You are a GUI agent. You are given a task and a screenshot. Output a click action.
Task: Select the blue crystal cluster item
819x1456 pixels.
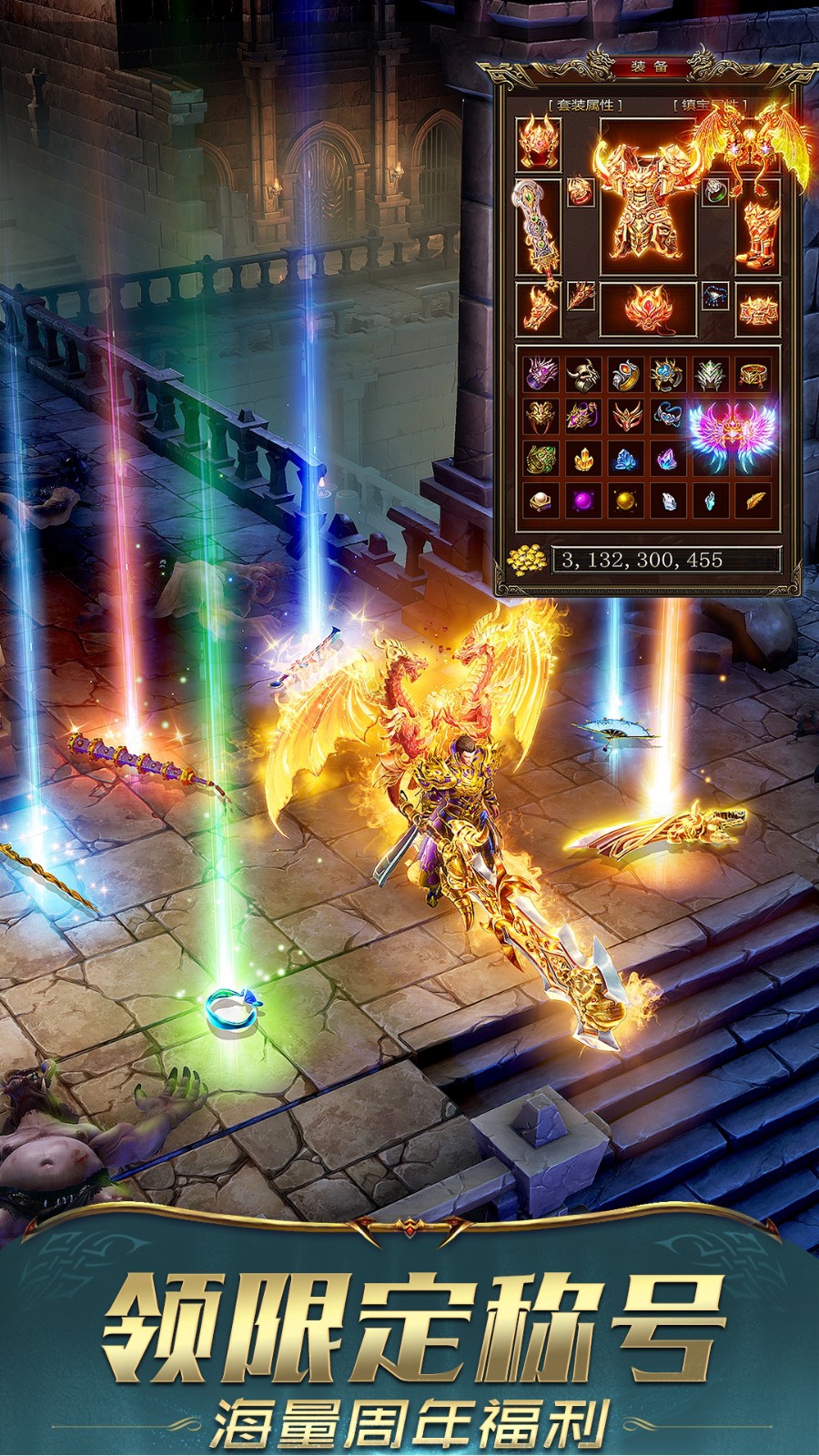[x=626, y=459]
